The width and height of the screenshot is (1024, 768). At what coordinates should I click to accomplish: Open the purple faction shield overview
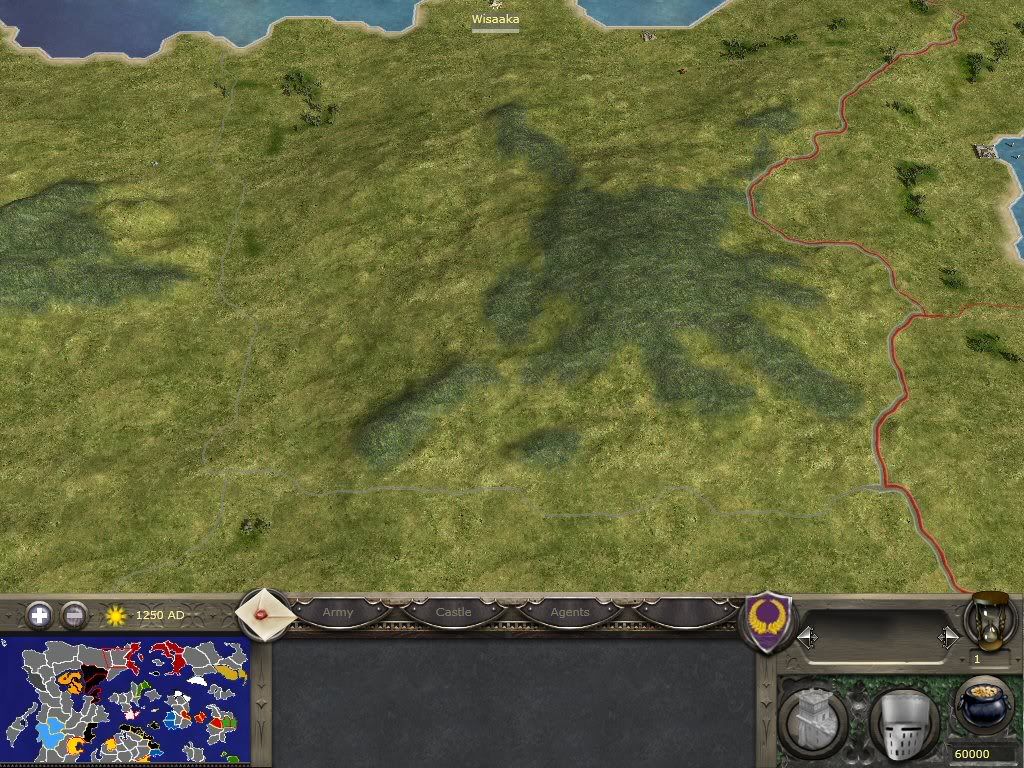770,622
